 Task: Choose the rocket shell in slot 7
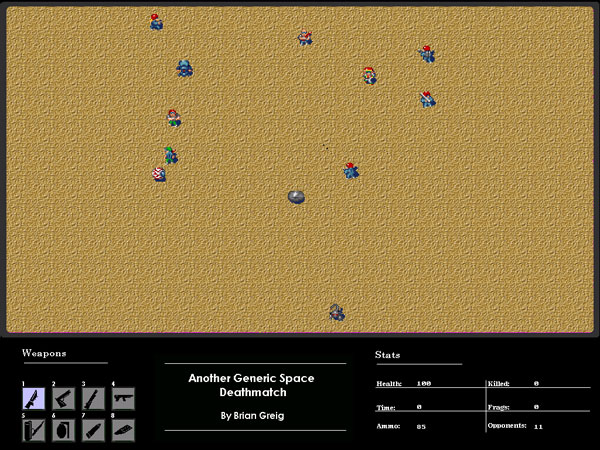point(93,430)
